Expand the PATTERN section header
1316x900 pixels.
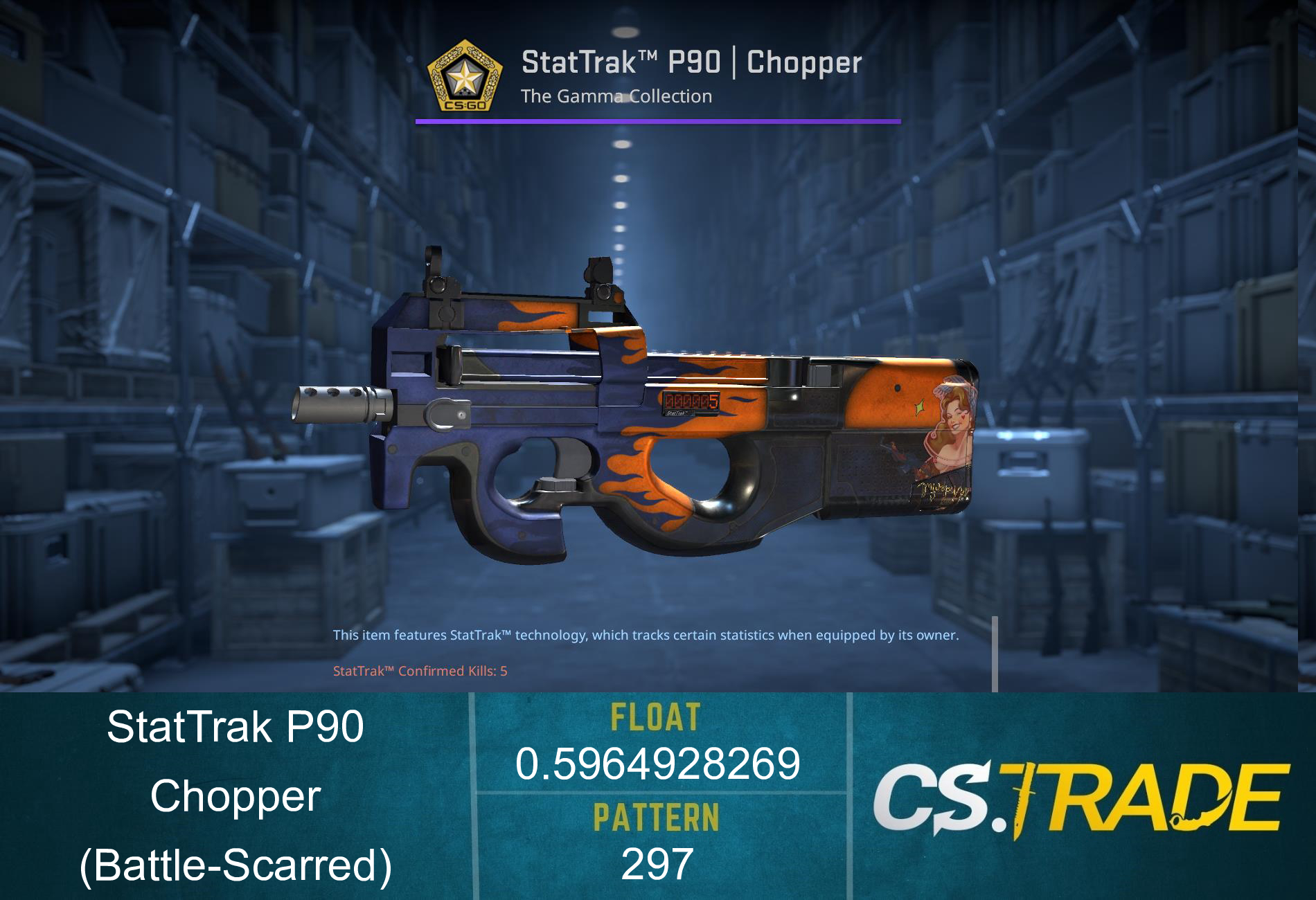[657, 816]
